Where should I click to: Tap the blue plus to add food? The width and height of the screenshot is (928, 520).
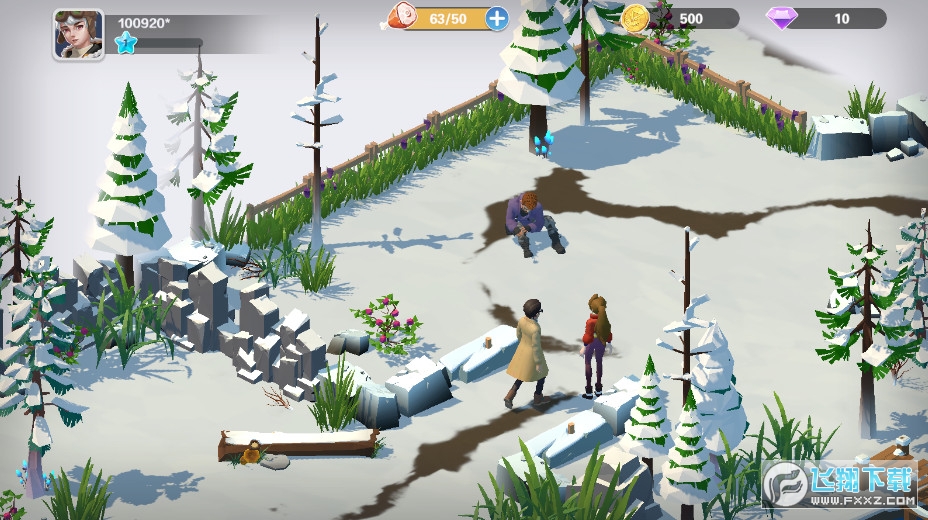496,18
